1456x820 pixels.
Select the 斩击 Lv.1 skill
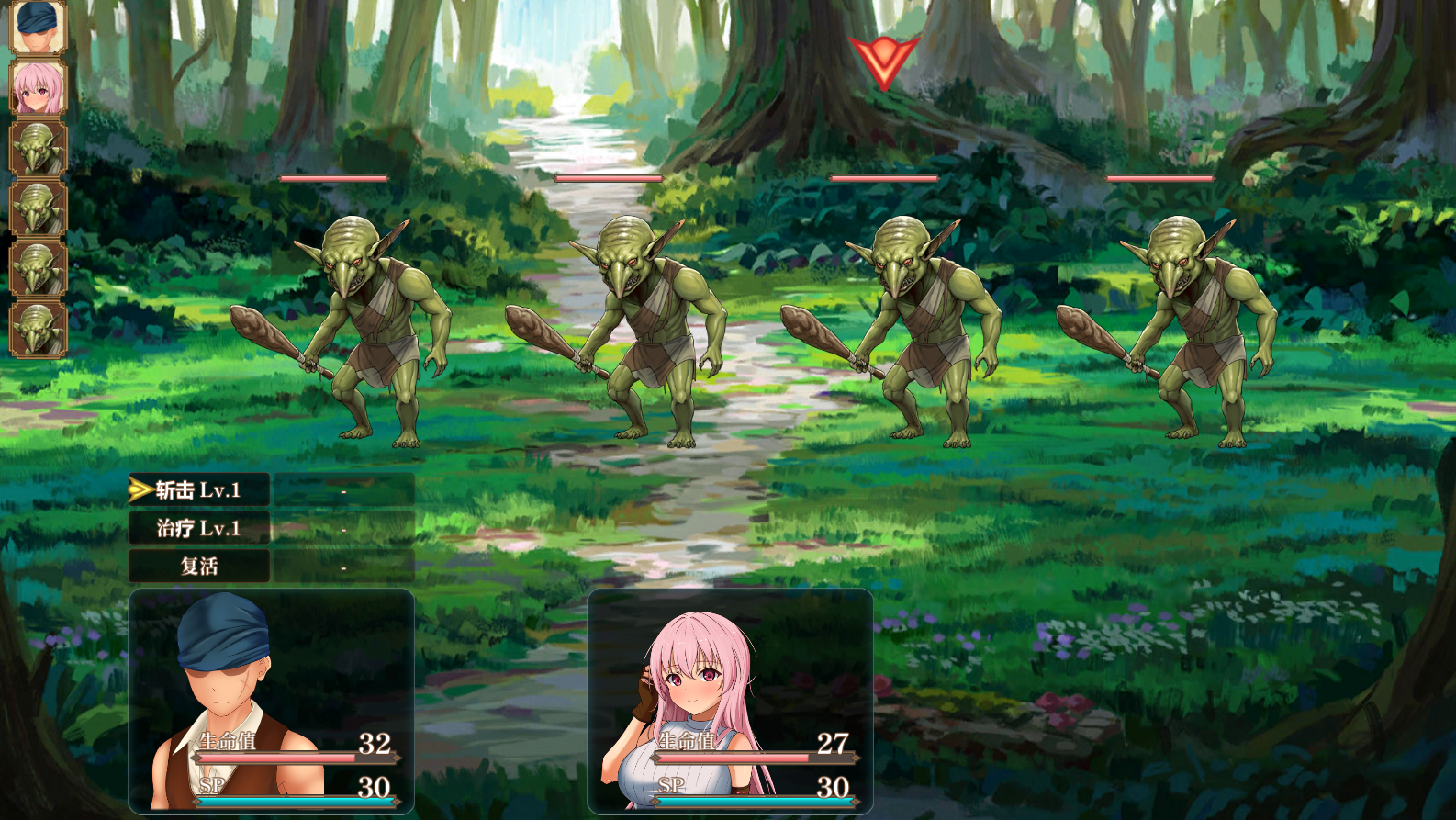click(198, 490)
